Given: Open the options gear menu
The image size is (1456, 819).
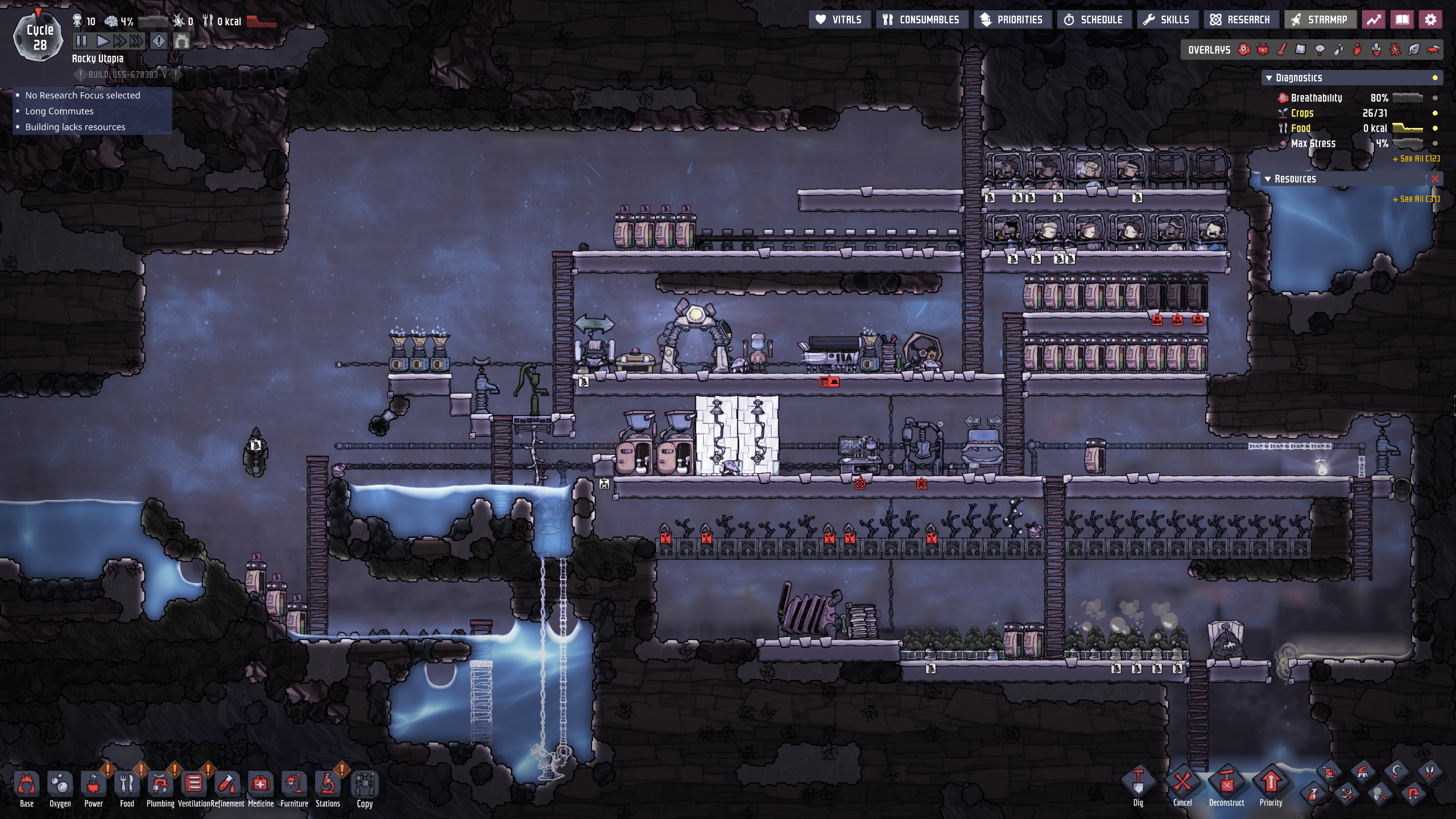Looking at the screenshot, I should (1430, 20).
